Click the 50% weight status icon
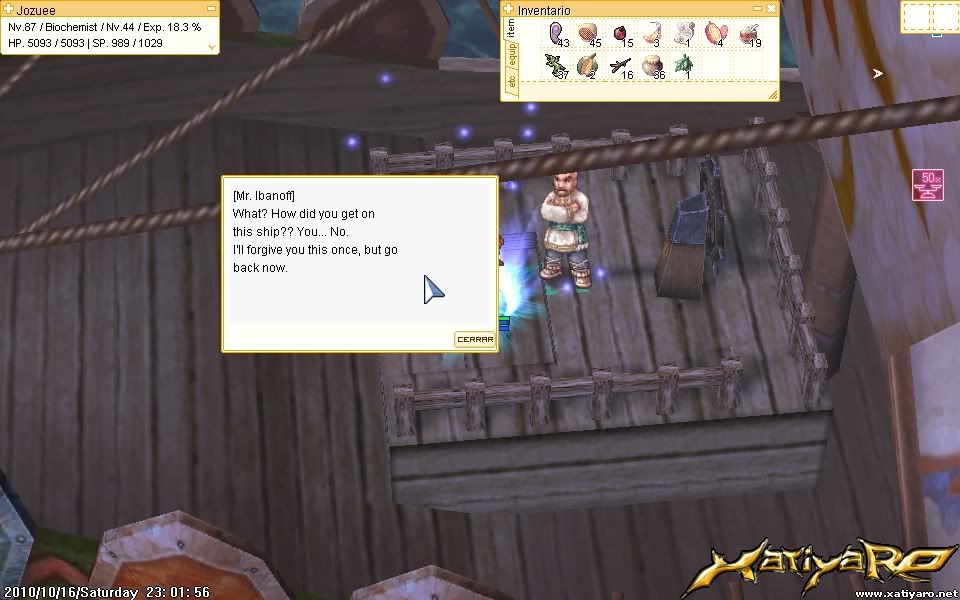 [x=930, y=184]
